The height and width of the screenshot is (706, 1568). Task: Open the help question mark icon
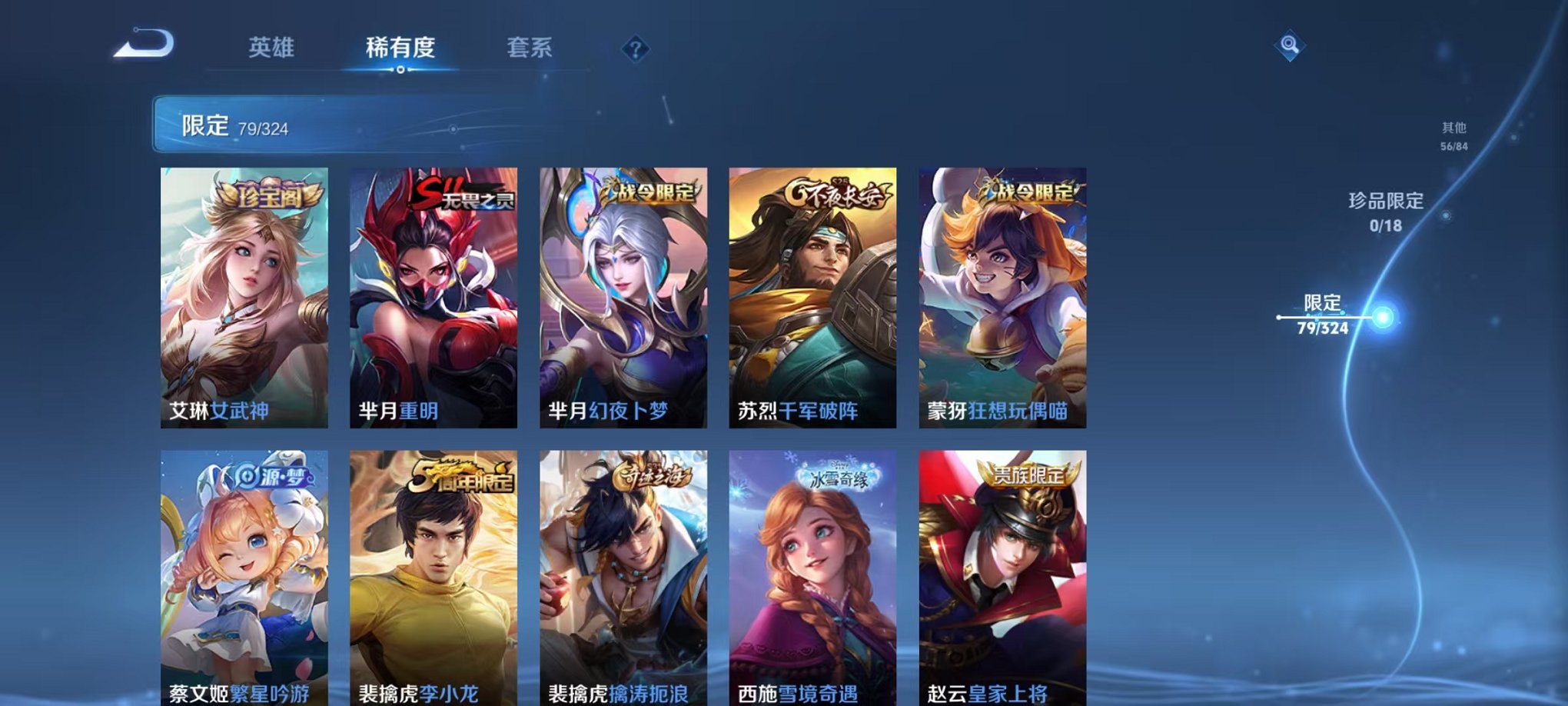pyautogui.click(x=635, y=49)
